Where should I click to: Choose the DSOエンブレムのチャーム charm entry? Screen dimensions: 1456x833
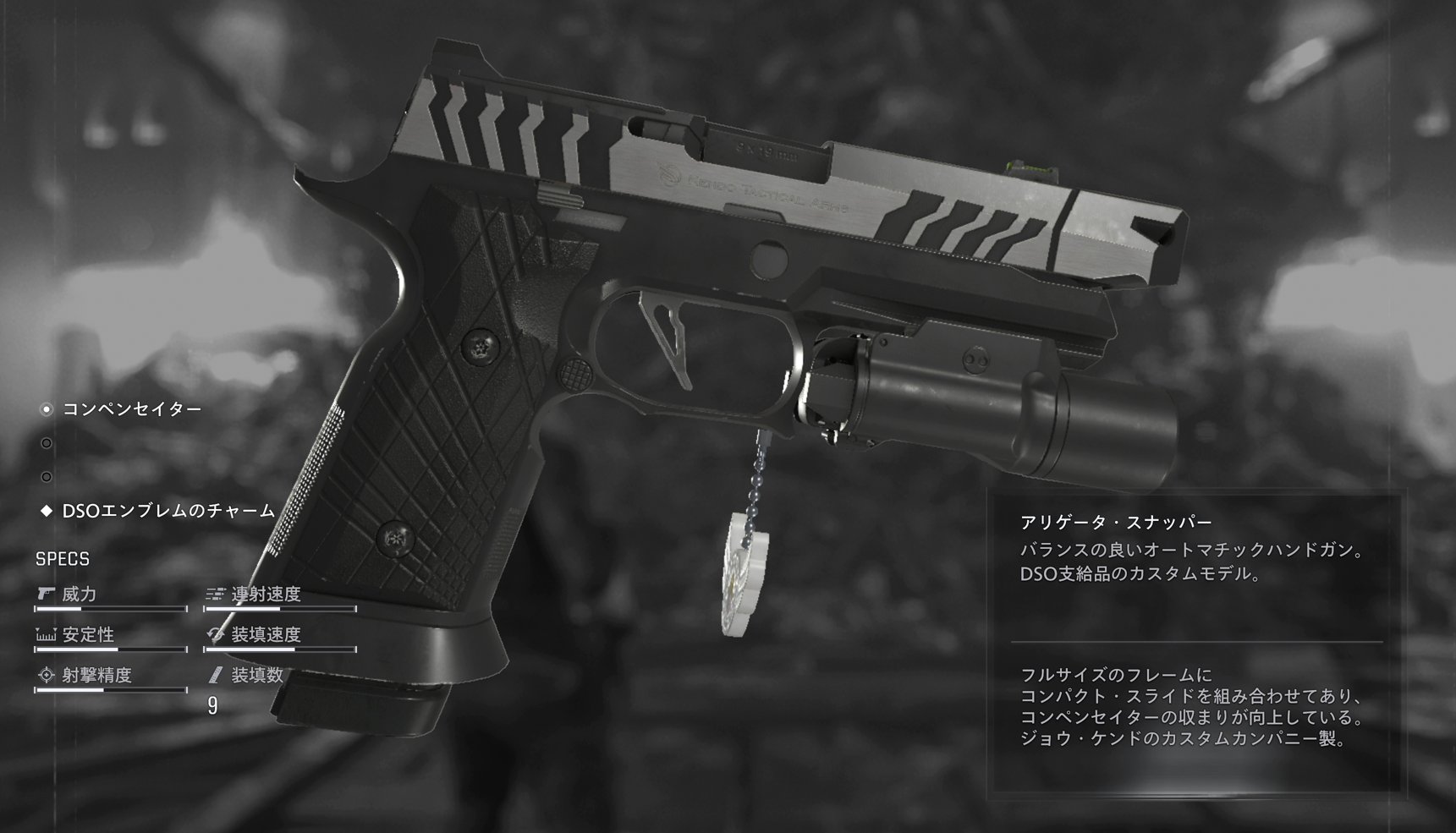click(x=168, y=511)
